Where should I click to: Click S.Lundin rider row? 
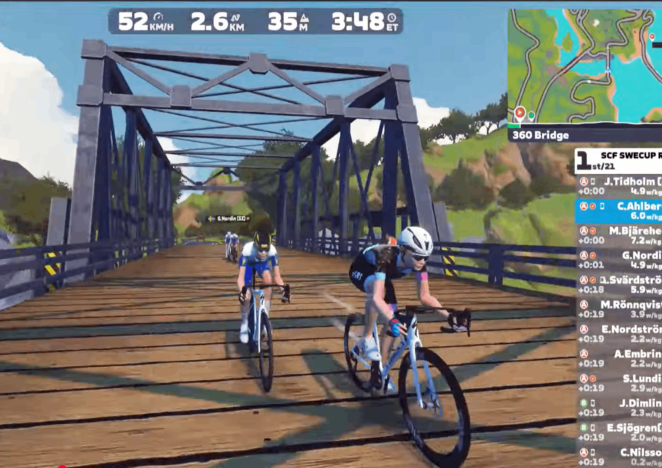point(618,383)
